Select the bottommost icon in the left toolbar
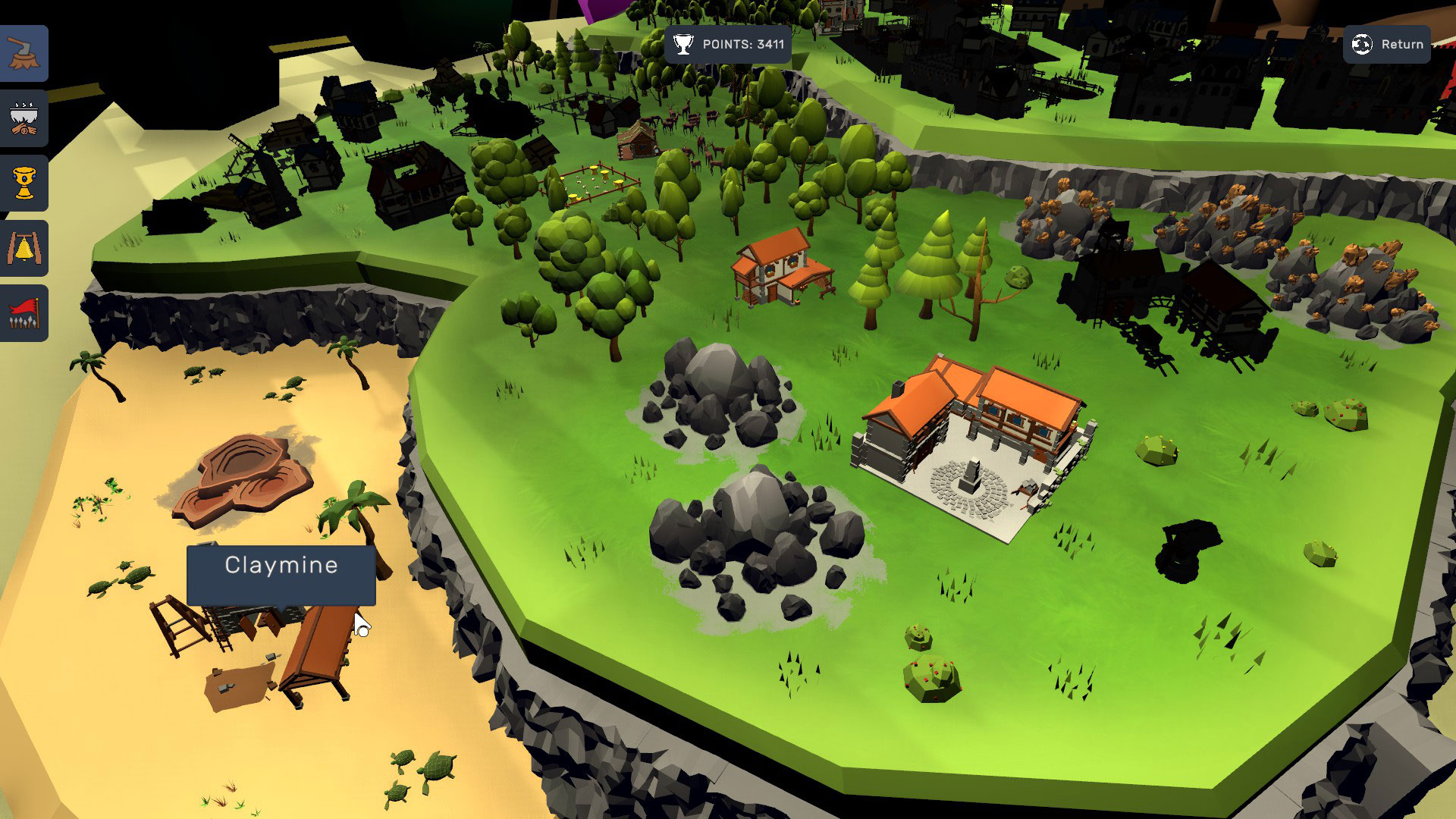Viewport: 1456px width, 819px height. 24,312
